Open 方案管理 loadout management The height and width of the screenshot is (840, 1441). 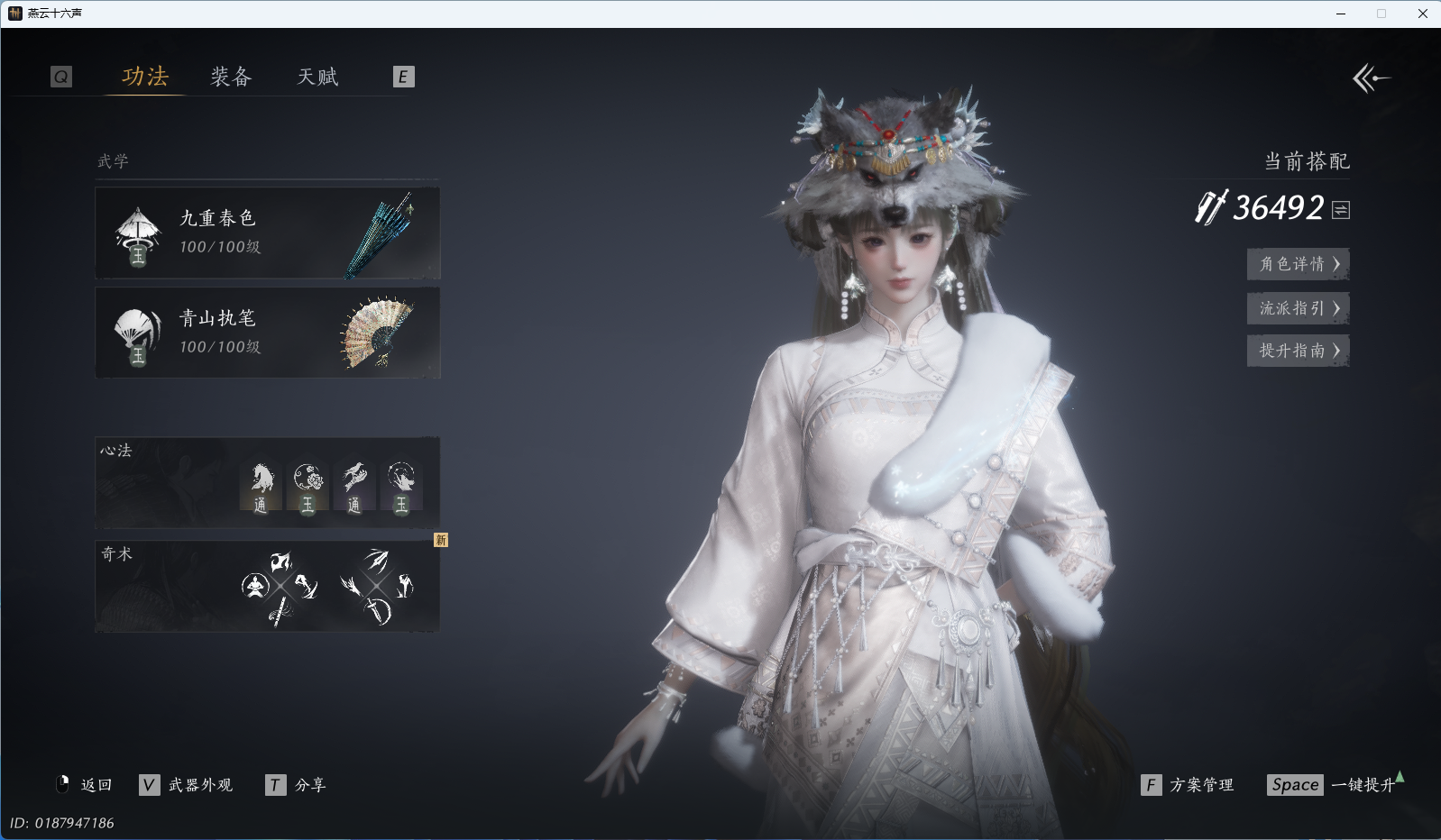coord(1188,785)
